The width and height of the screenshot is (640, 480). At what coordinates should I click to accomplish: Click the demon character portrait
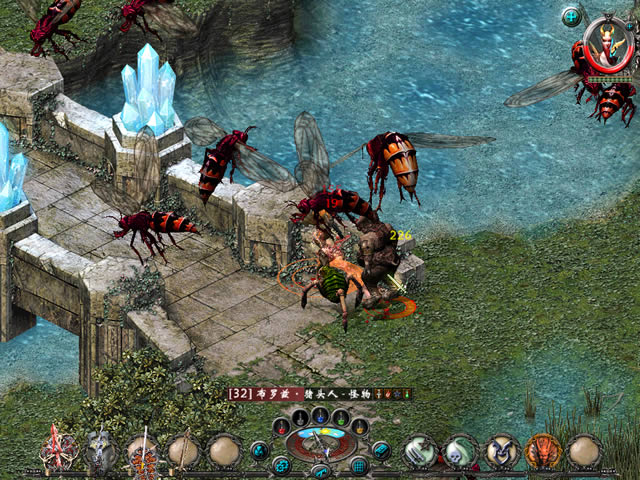coord(609,45)
